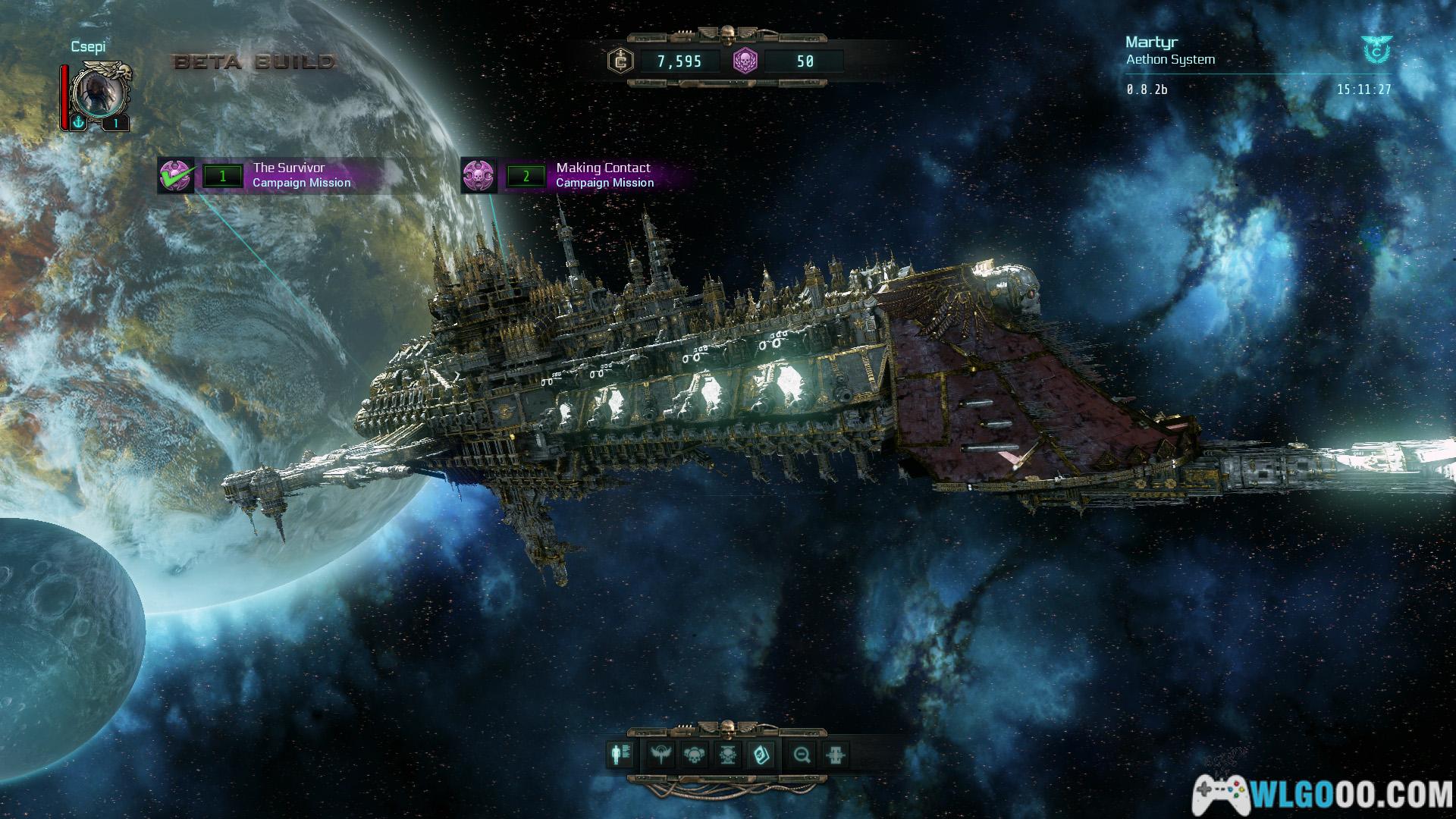Screen dimensions: 1456x819
Task: Click the anchor icon under the portrait
Action: 78,123
